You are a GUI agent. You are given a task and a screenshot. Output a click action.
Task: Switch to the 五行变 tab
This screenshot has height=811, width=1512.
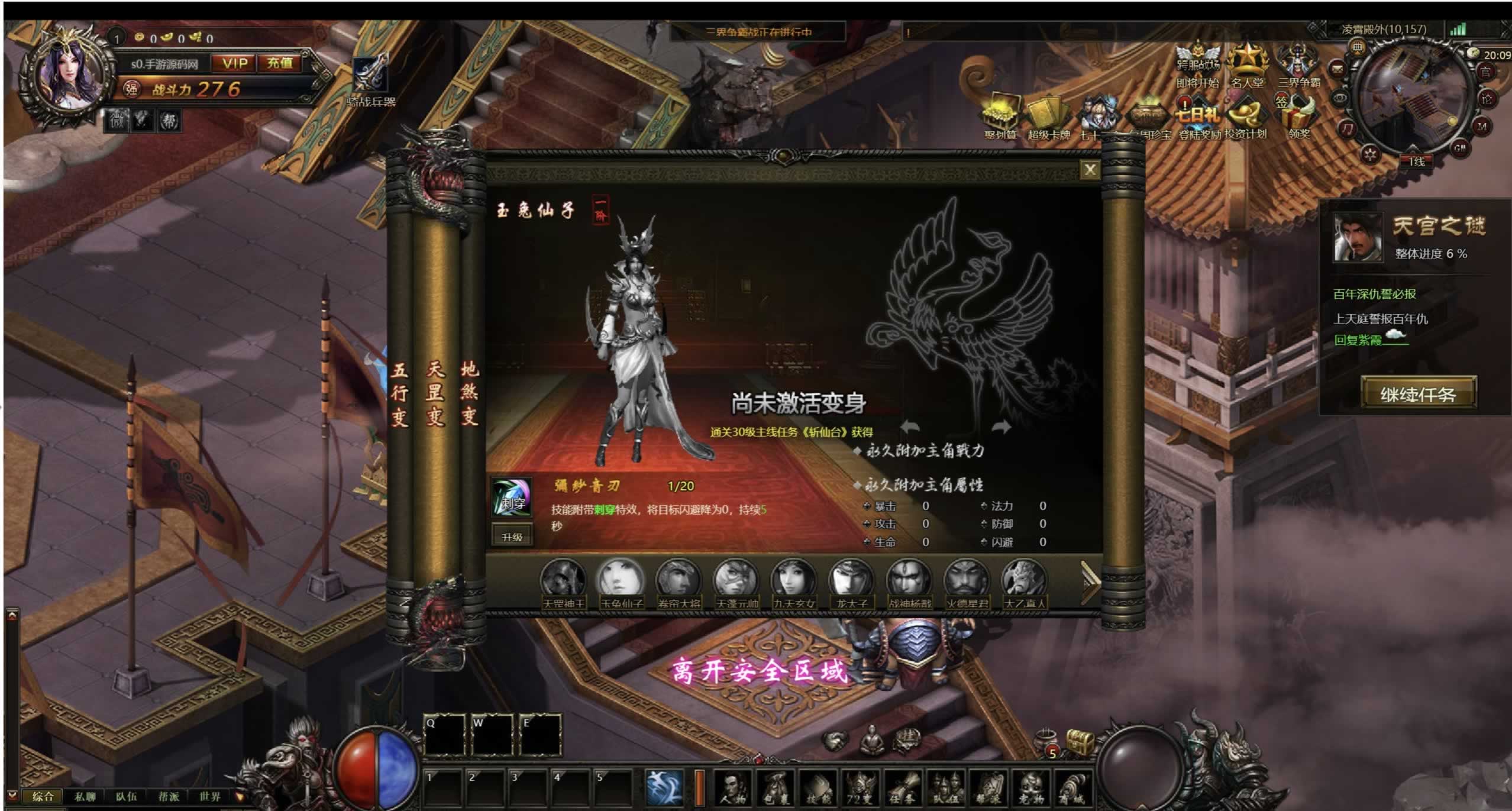click(x=399, y=393)
